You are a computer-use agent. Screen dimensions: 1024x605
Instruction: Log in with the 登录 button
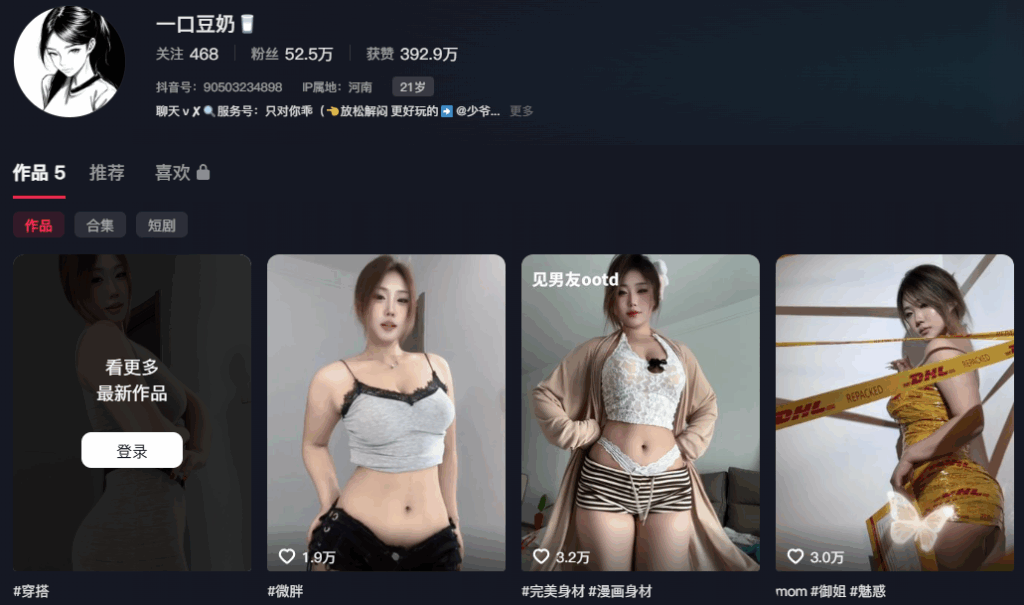[x=132, y=451]
